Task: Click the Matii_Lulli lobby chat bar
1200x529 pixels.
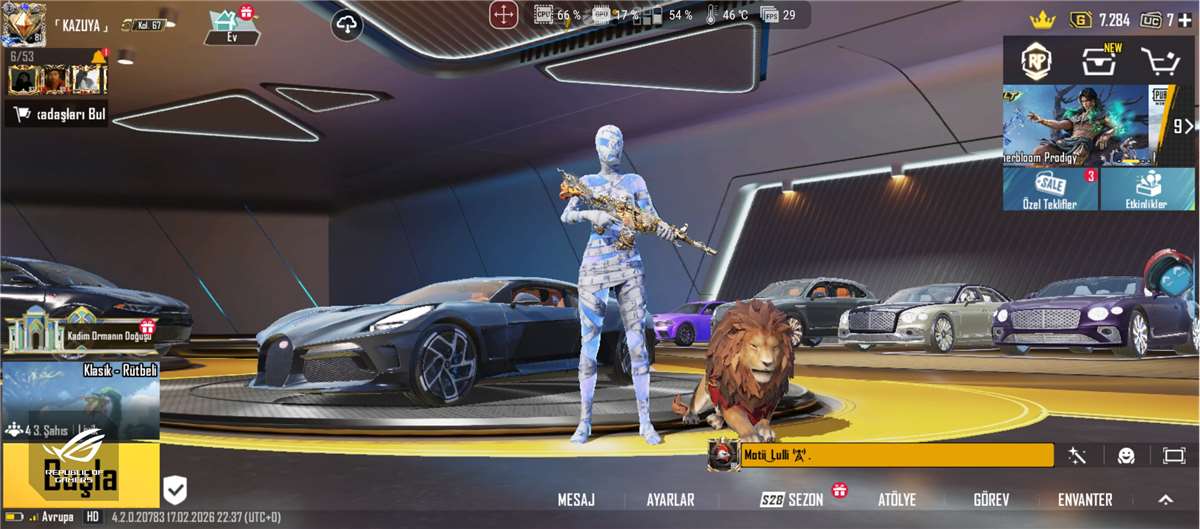Action: tap(890, 456)
